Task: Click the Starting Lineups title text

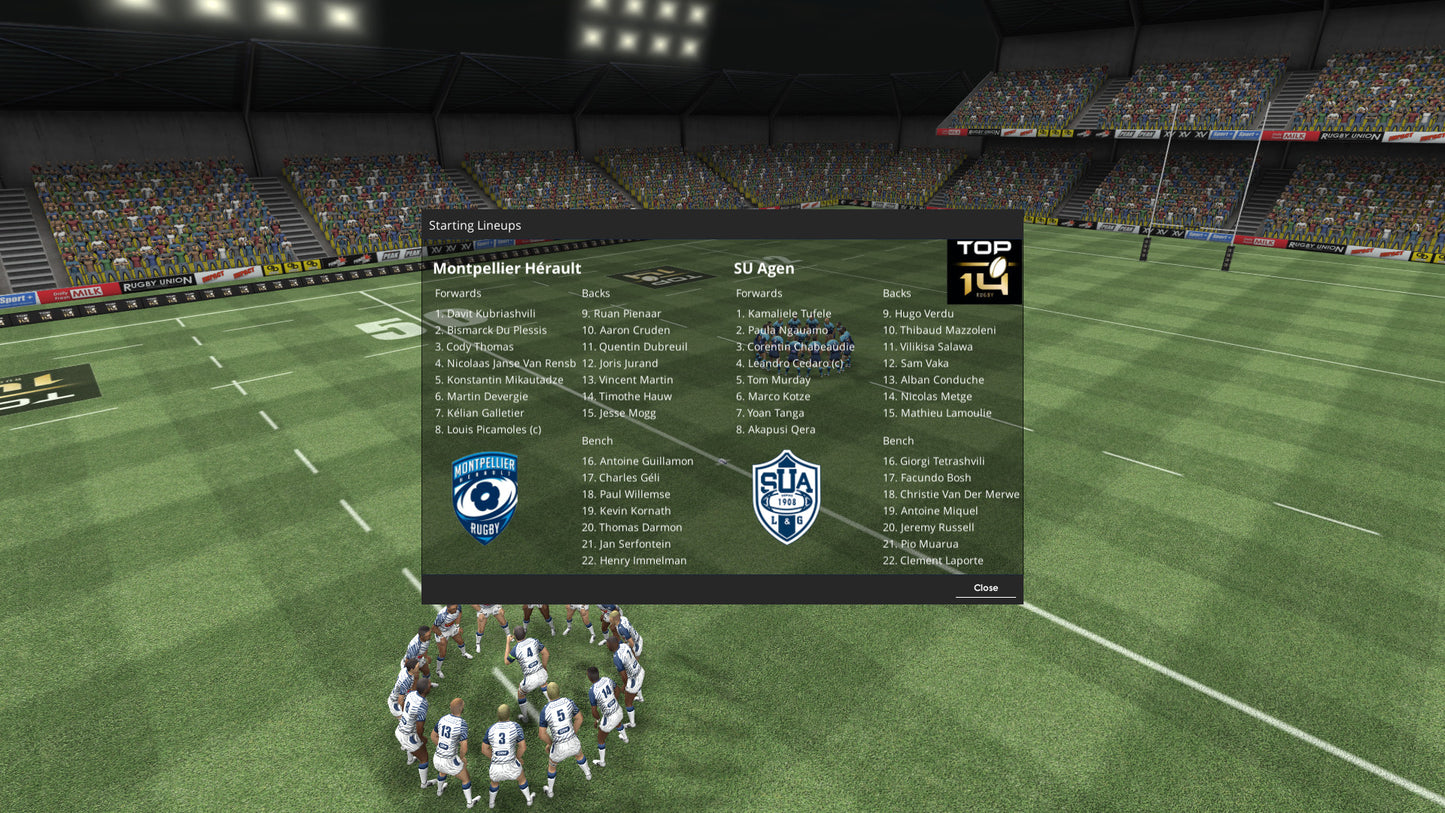Action: click(x=474, y=225)
